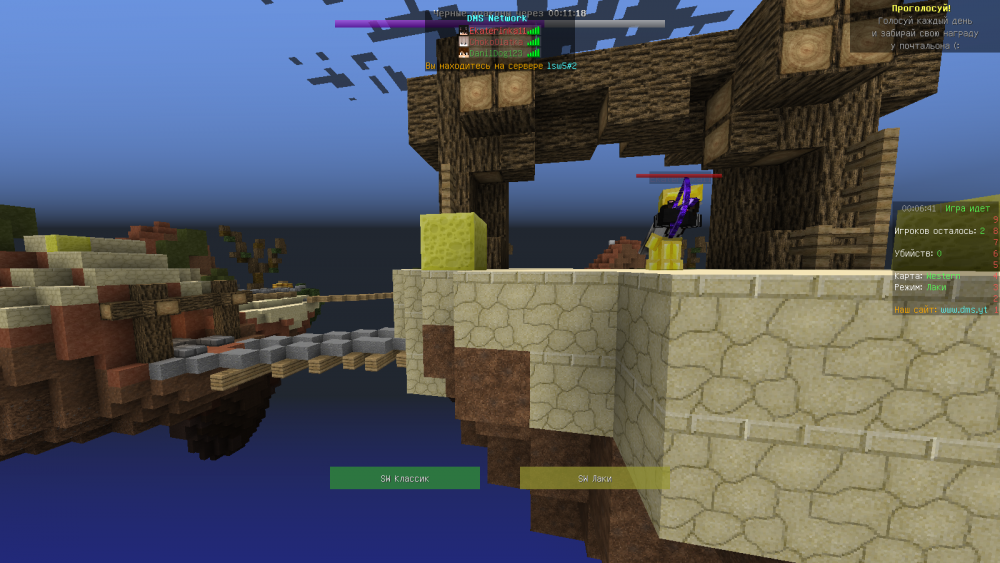Click DanilDog123 in the player list
The image size is (1000, 563).
497,53
